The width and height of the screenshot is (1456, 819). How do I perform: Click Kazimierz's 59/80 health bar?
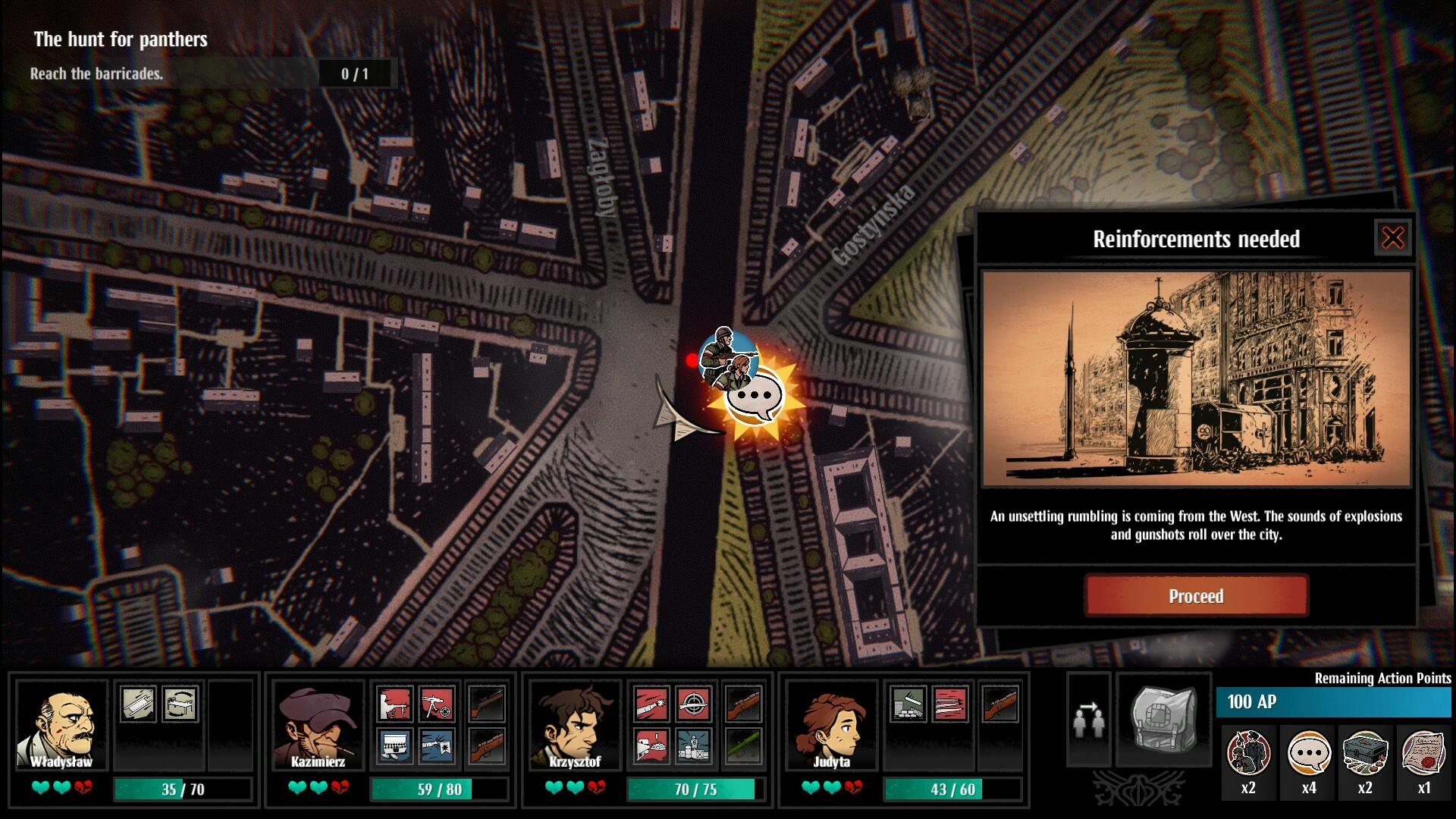click(x=440, y=789)
